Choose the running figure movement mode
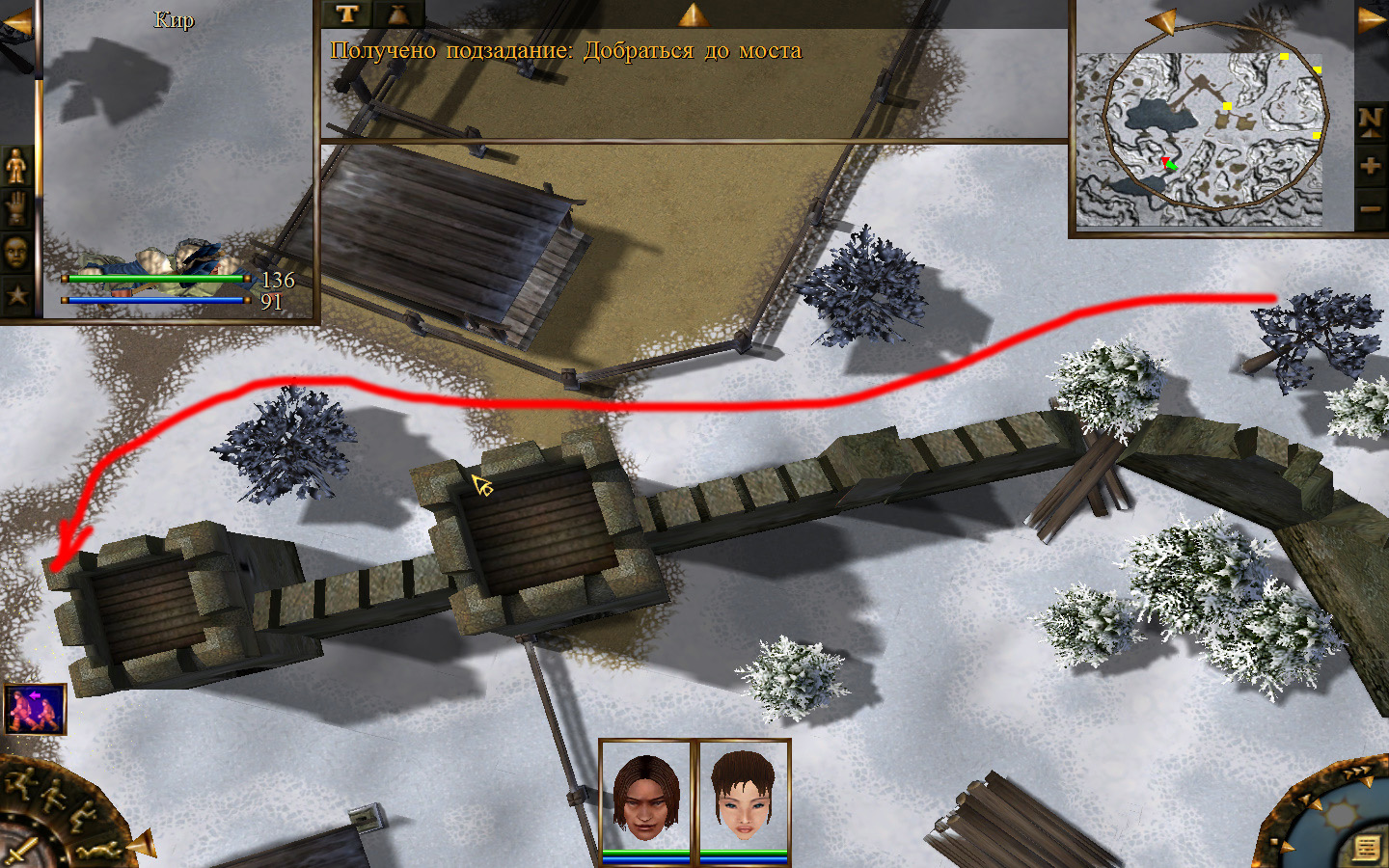The height and width of the screenshot is (868, 1389). [x=19, y=783]
